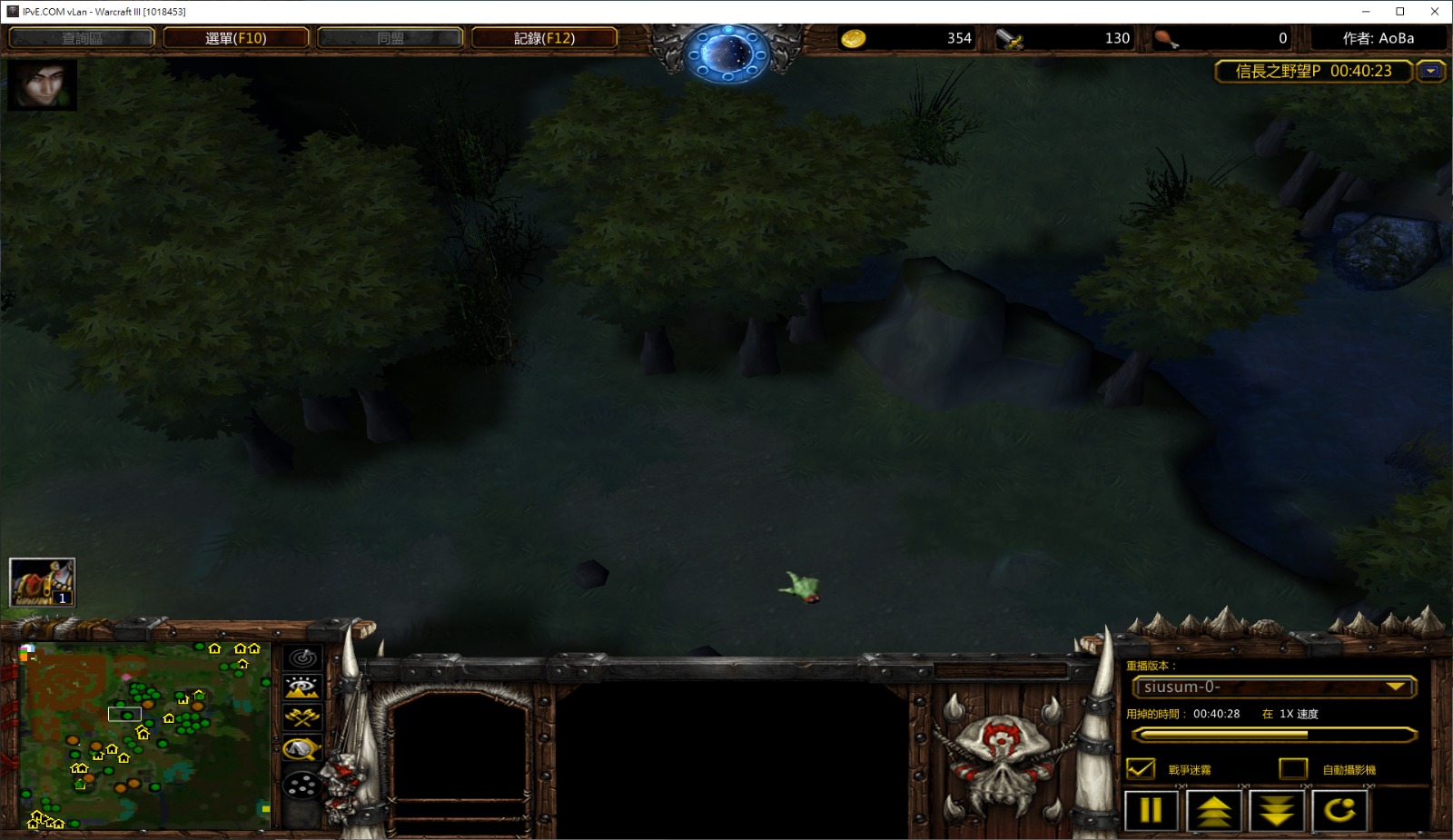Enable the 自動攝影機 auto camera checkbox
Viewport: 1453px width, 840px height.
point(1292,769)
